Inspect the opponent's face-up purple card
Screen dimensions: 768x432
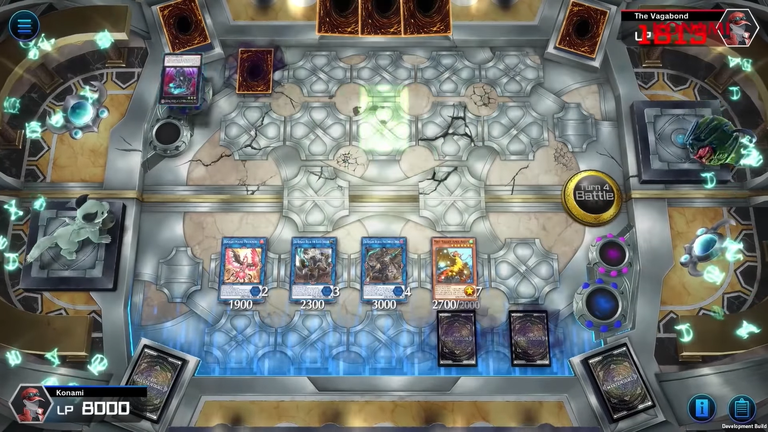tap(182, 77)
